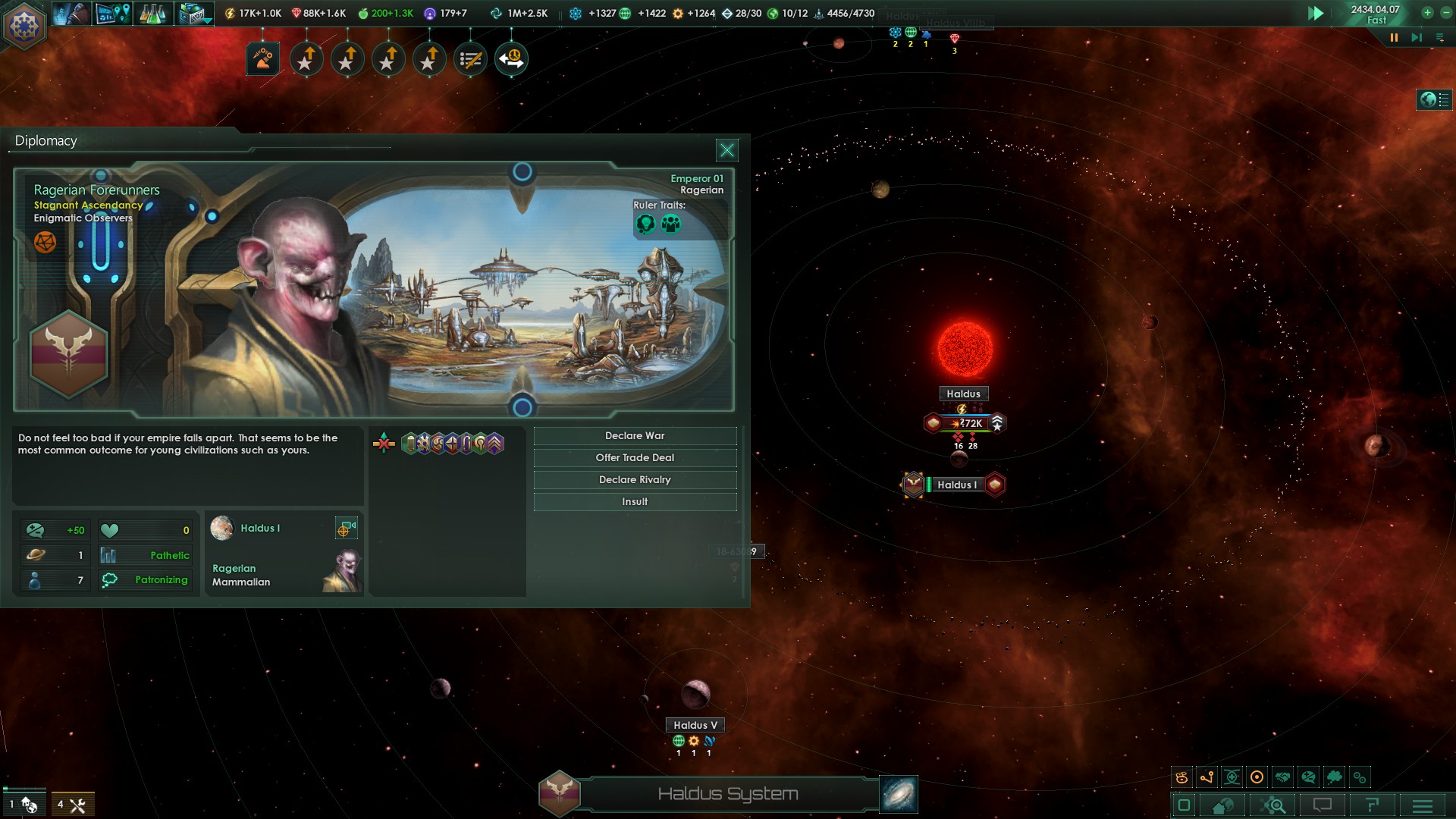Send an Insult to the Ragerian emperor
The image size is (1456, 819).
pos(635,502)
